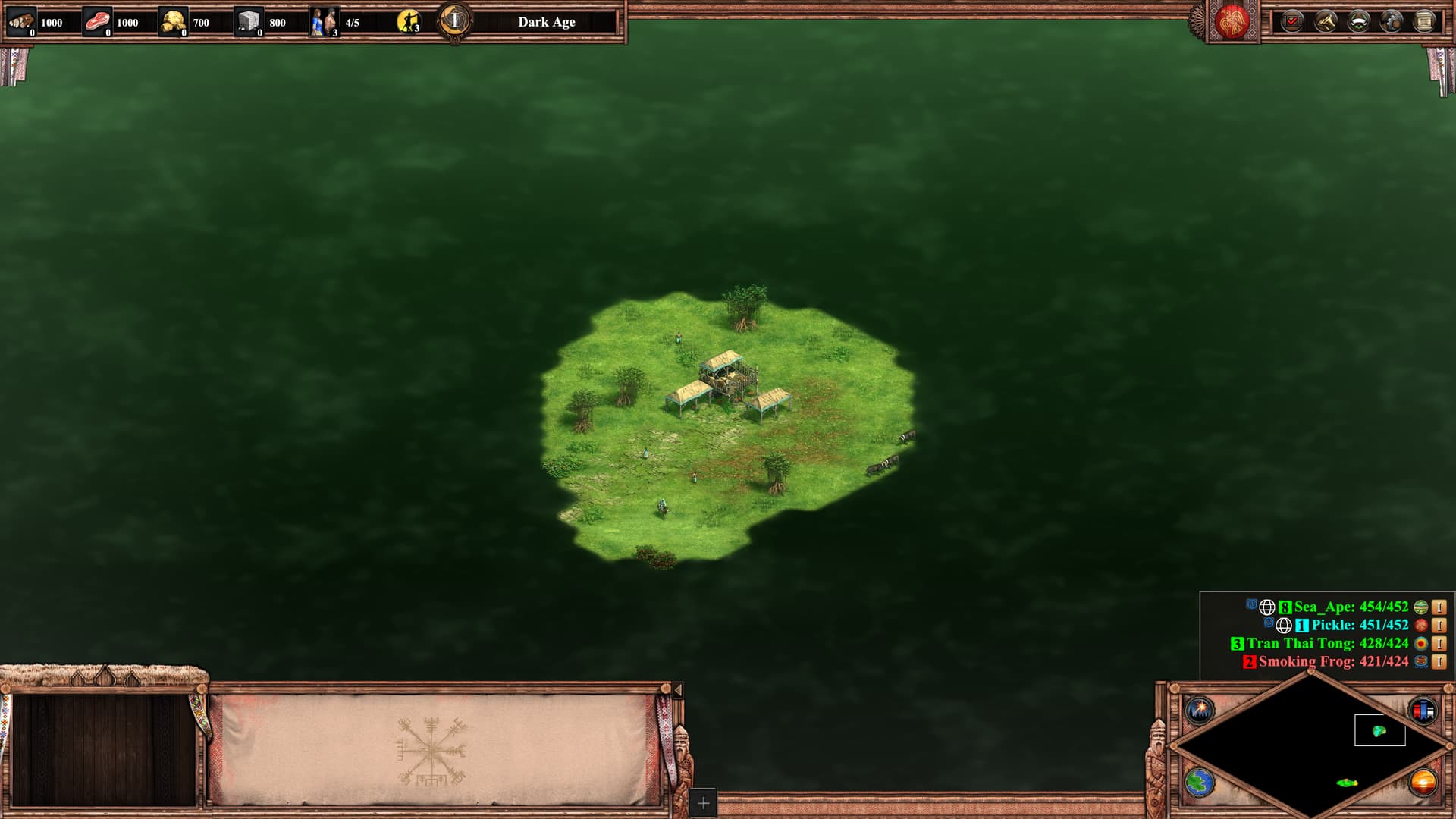The width and height of the screenshot is (1456, 819).
Task: Click the sunset icon beside the minimap
Action: [x=1423, y=783]
